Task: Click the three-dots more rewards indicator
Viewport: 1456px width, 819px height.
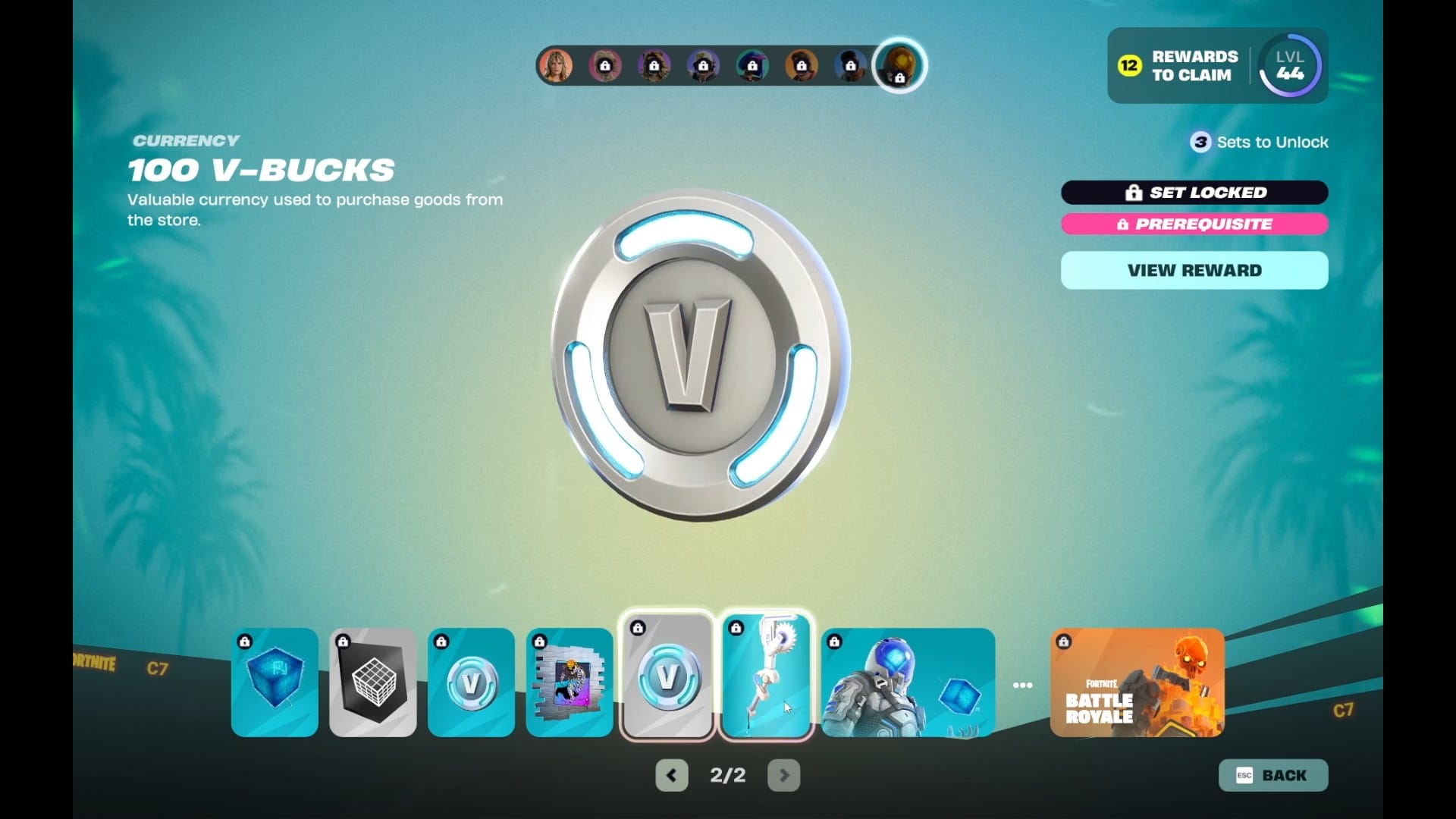Action: coord(1022,685)
